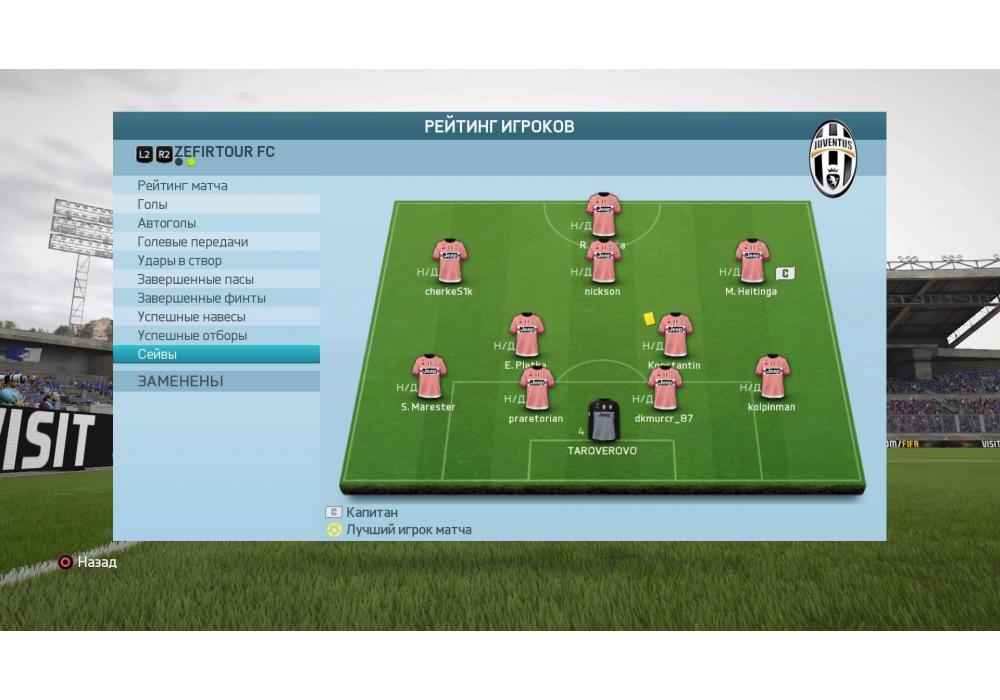Select praretorian's shirt on the pitch
The height and width of the screenshot is (700, 1000).
(537, 388)
